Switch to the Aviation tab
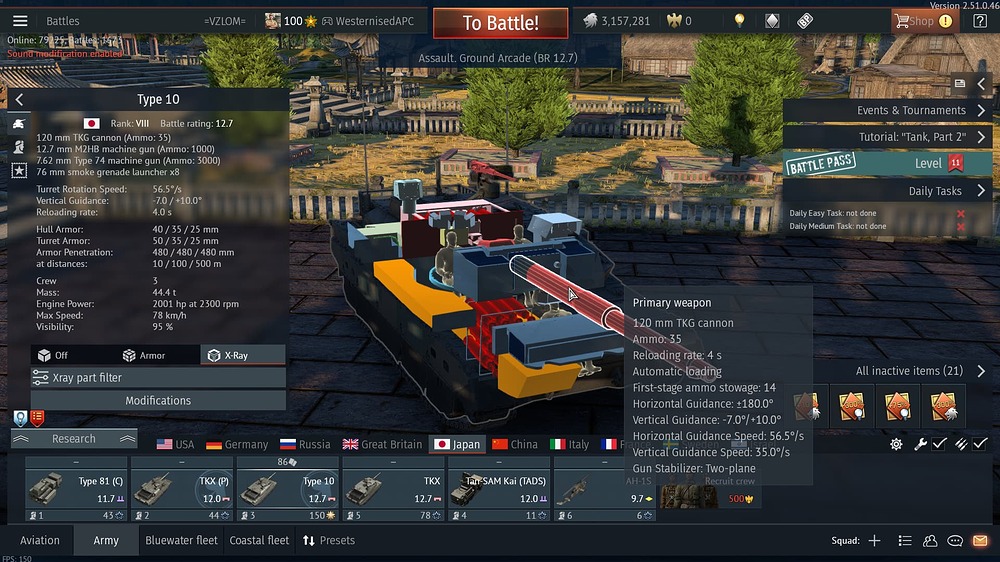Viewport: 1000px width, 562px height. pyautogui.click(x=40, y=540)
